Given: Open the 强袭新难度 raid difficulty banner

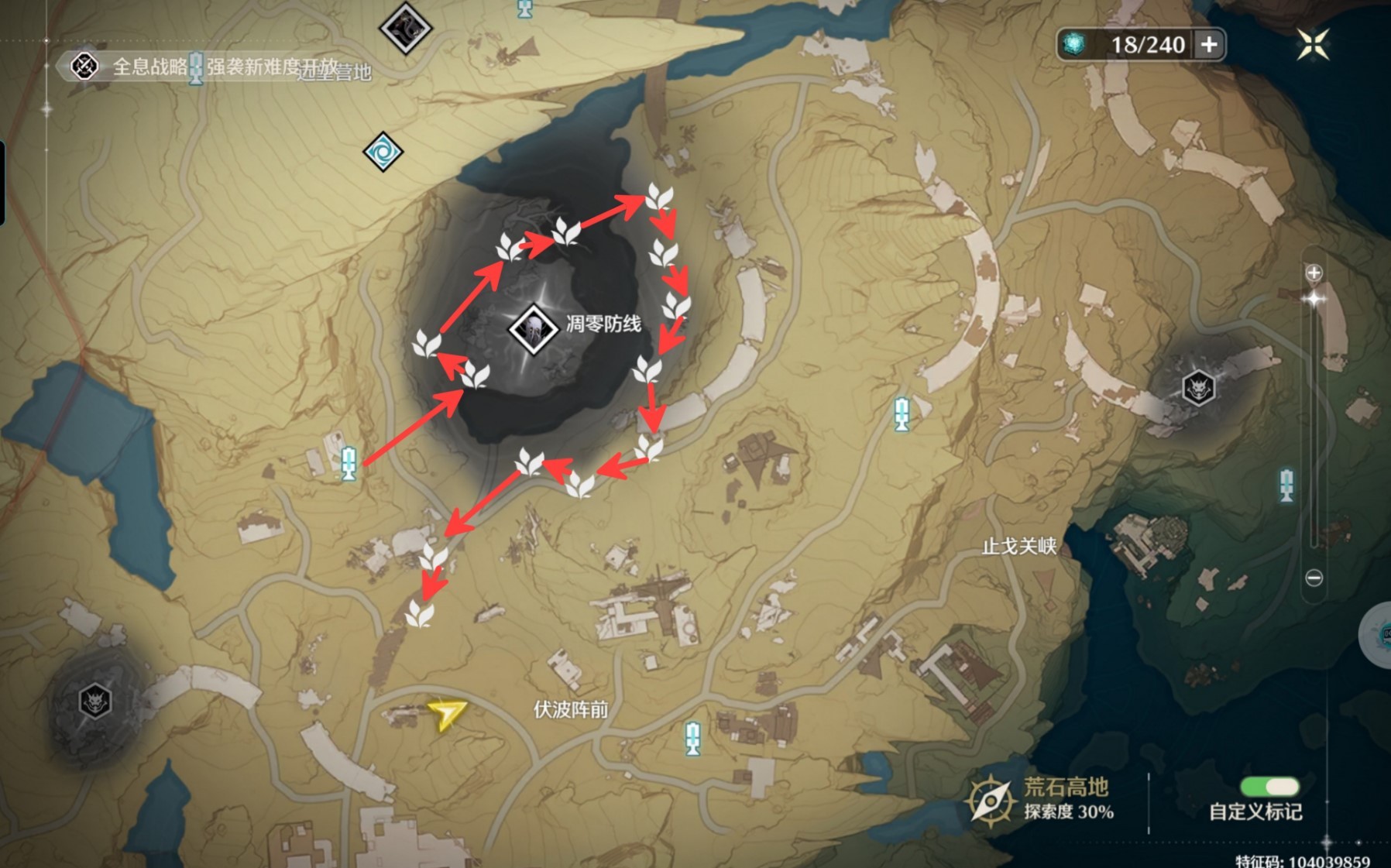Looking at the screenshot, I should [242, 67].
